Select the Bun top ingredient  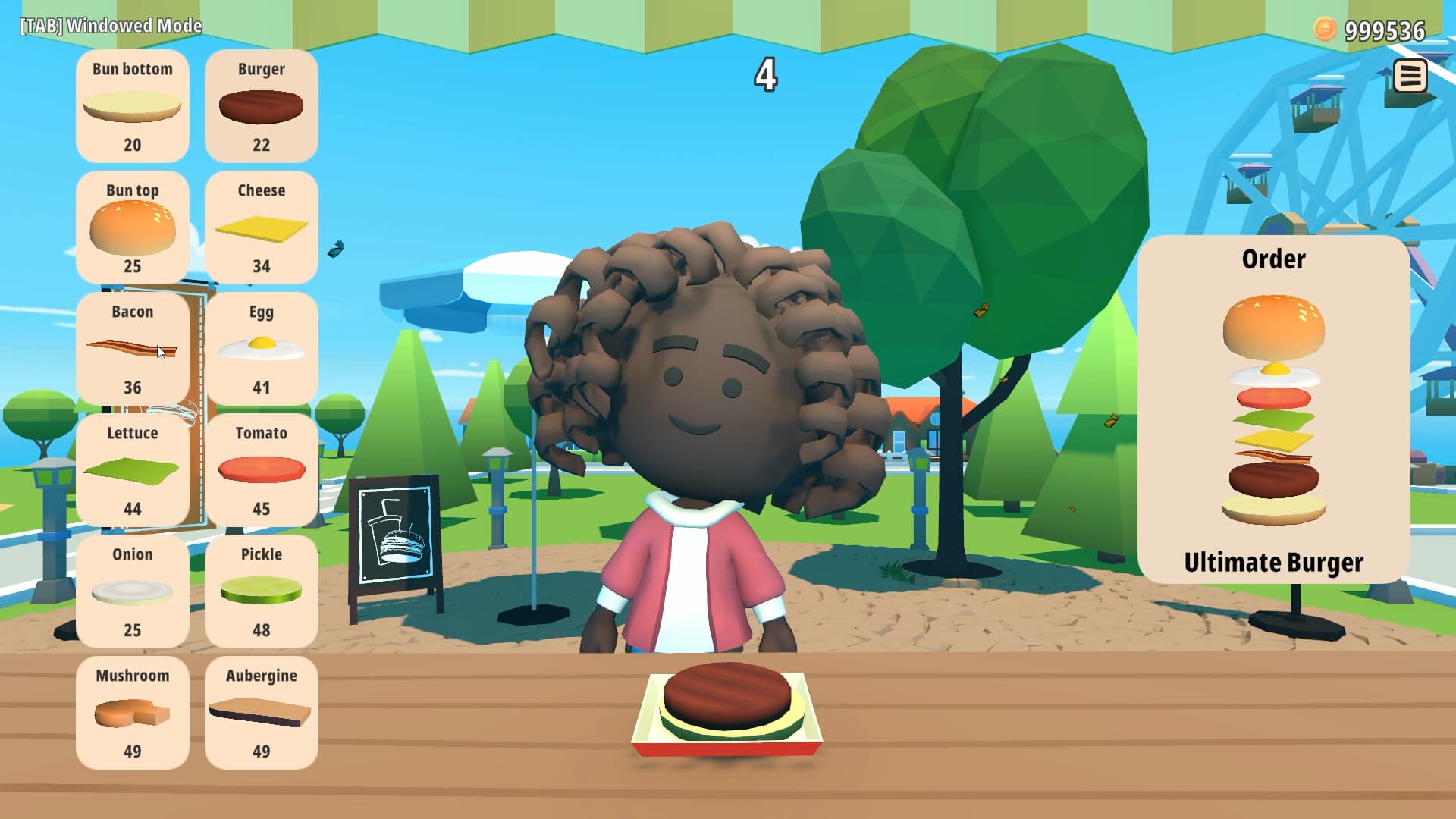133,227
